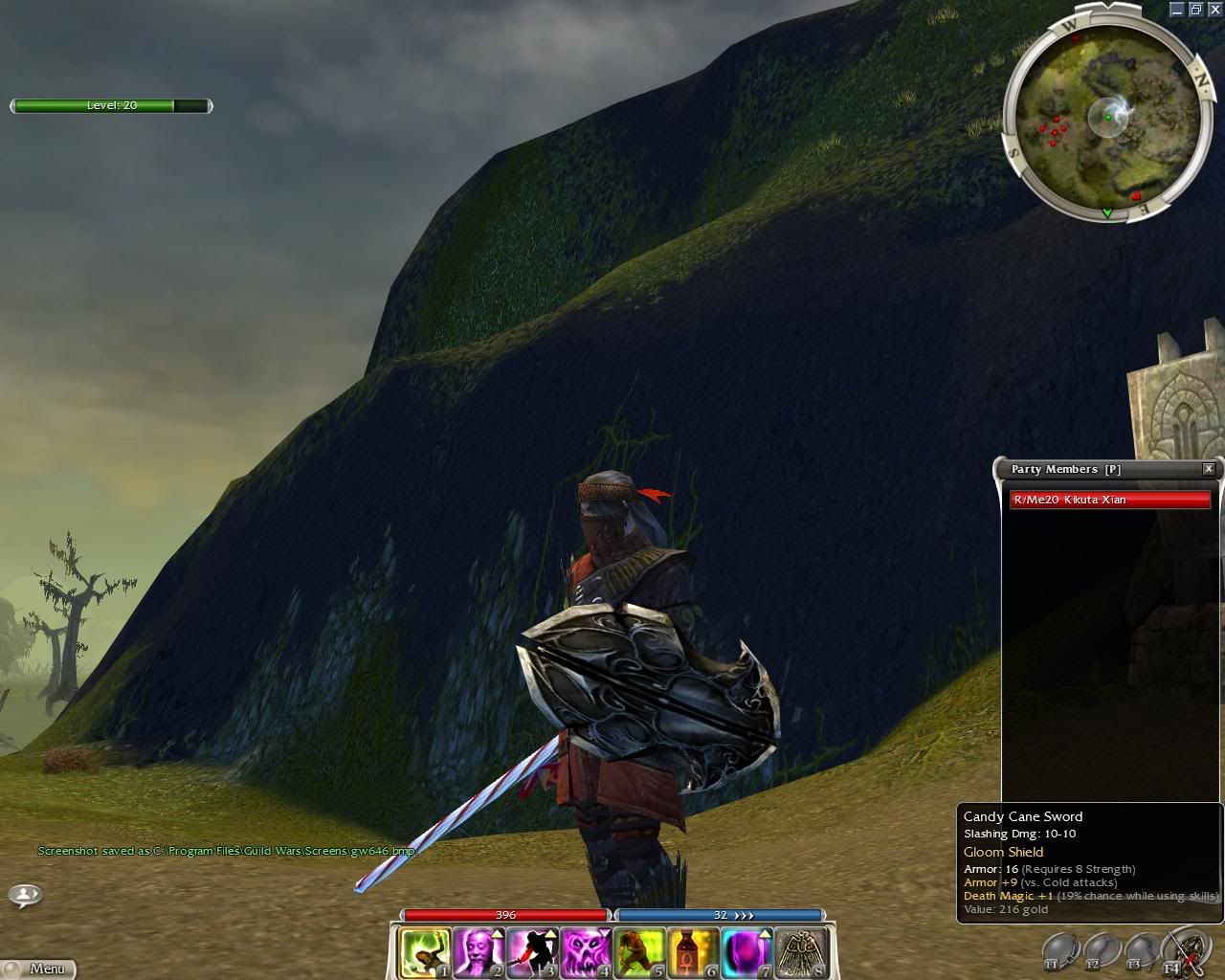Activate skill 8 with the winged emblem

click(799, 952)
